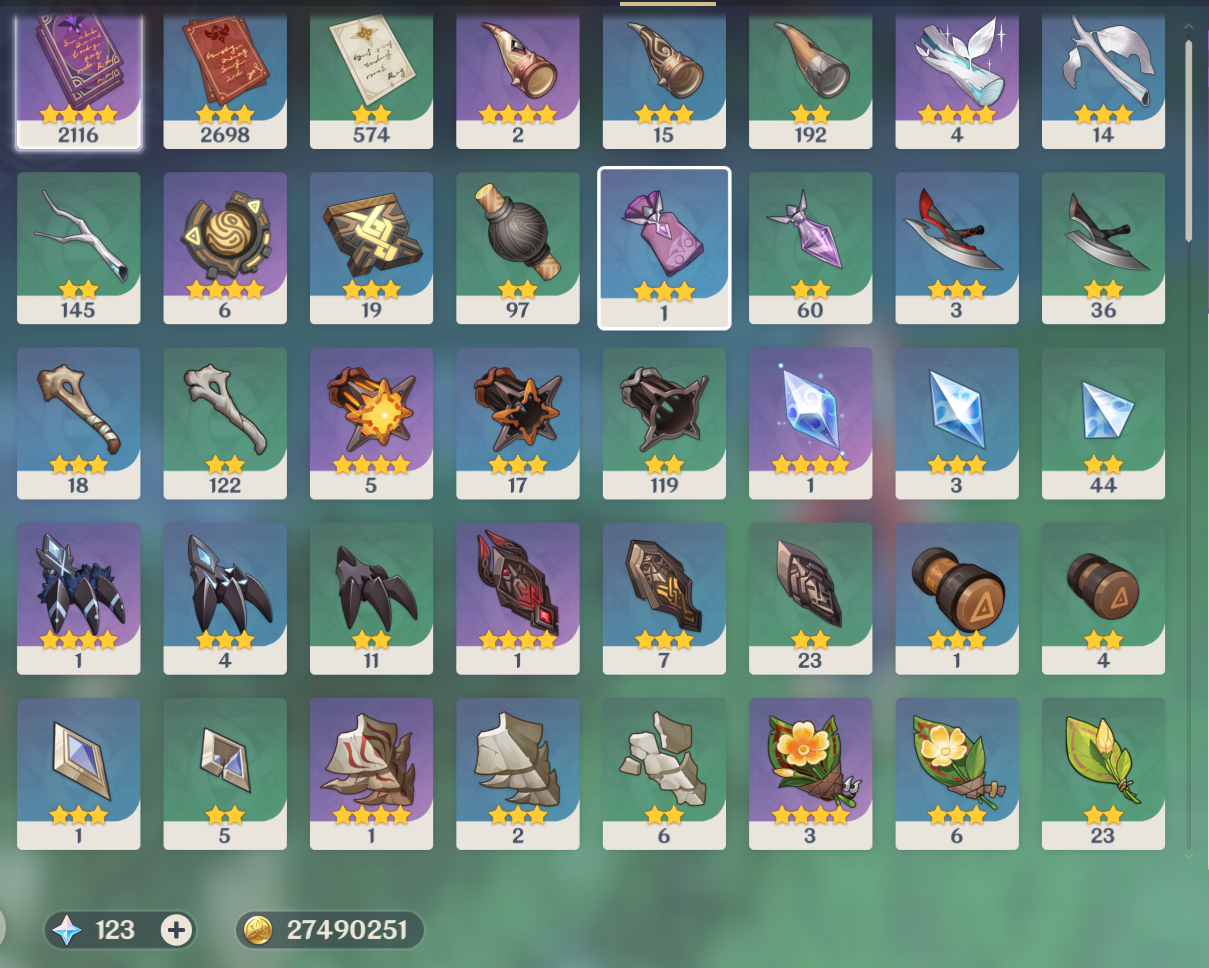
Task: Select the pink pouch with bow
Action: click(664, 245)
